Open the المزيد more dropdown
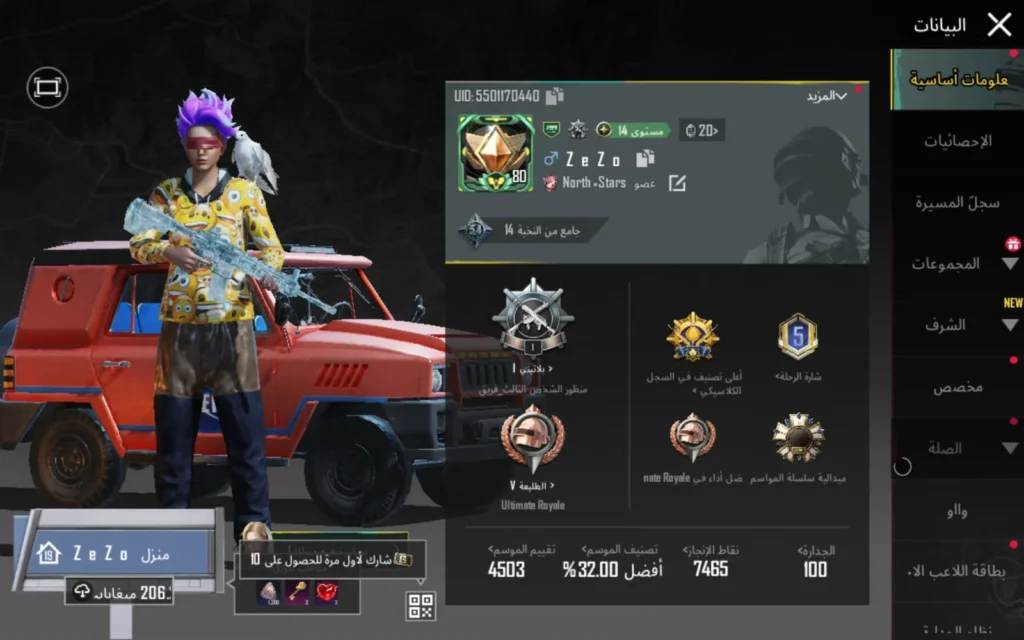 click(826, 96)
